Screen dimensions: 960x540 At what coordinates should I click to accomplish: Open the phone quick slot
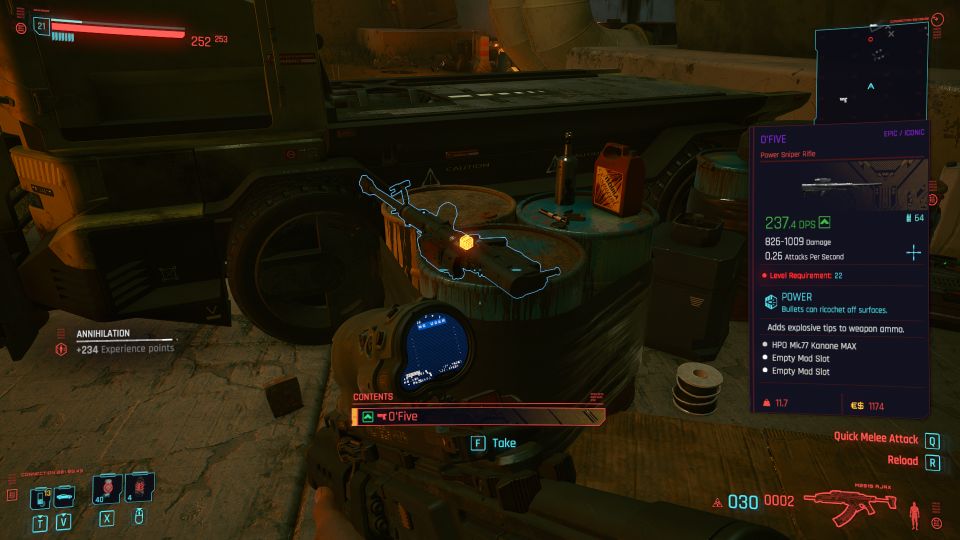click(40, 496)
